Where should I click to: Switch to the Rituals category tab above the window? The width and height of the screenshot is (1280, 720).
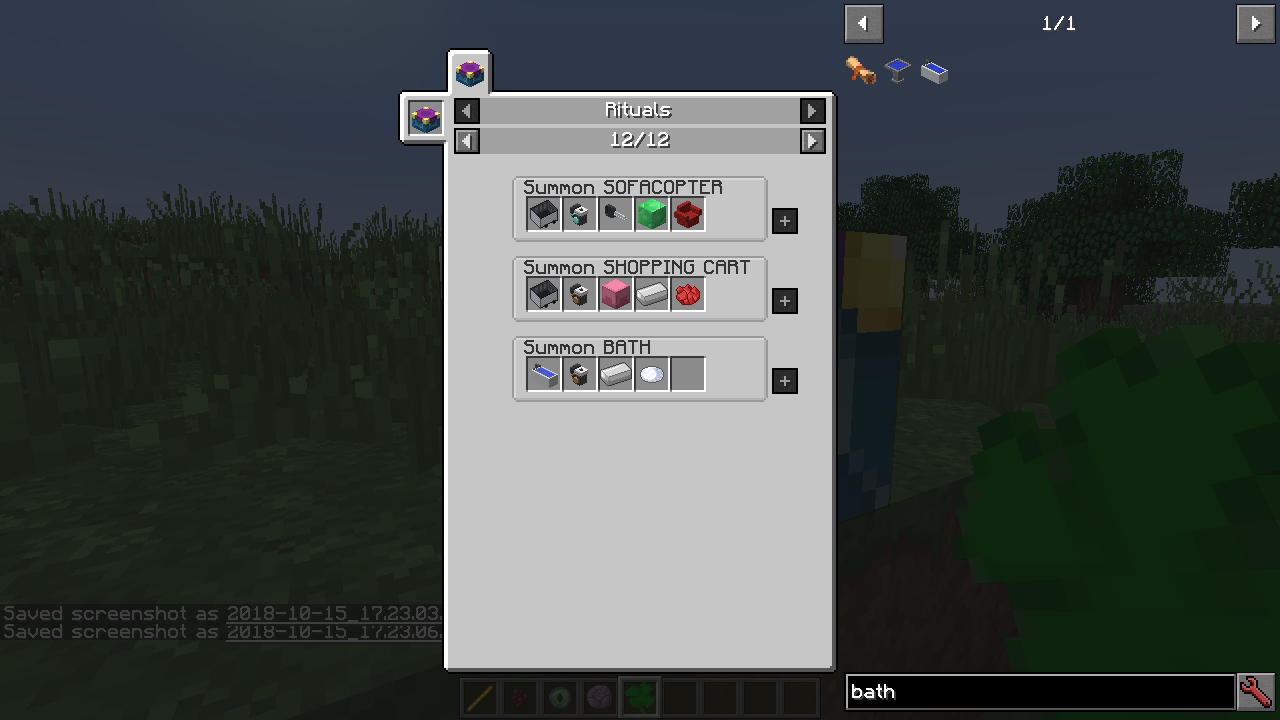point(469,71)
